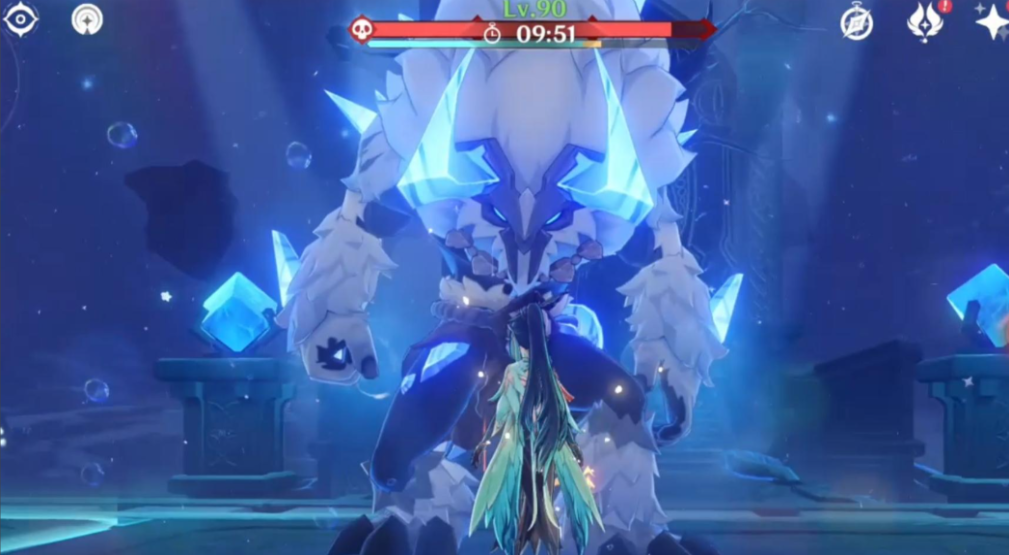Open the eye-shaped Paimon menu icon
The image size is (1009, 555).
tap(20, 20)
